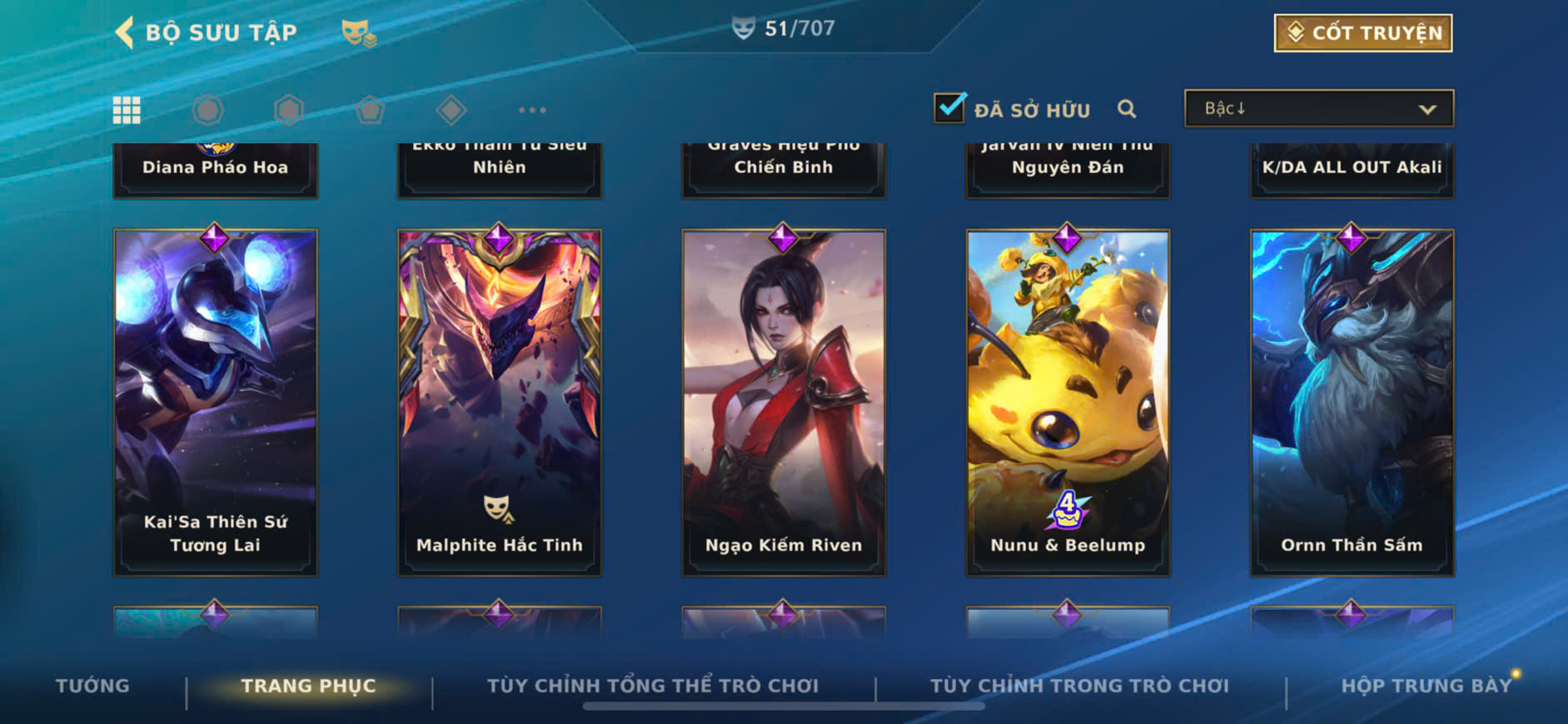Screen dimensions: 1568x724
Task: Click the golden mask icon beside the title
Action: pyautogui.click(x=358, y=33)
